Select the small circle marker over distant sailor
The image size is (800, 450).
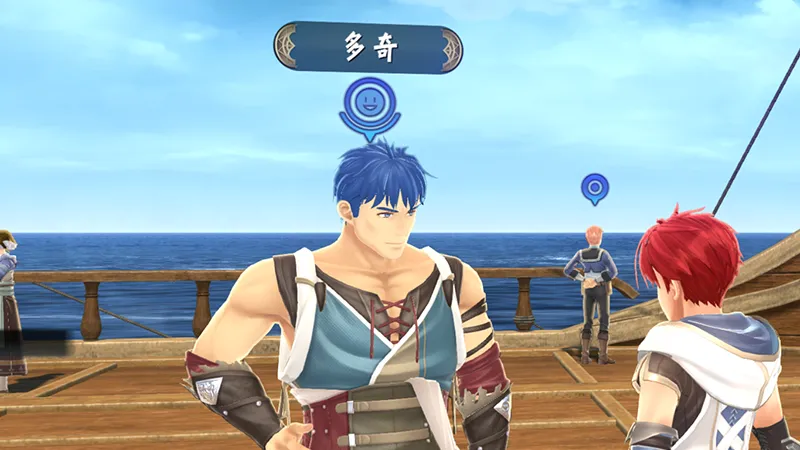[595, 187]
